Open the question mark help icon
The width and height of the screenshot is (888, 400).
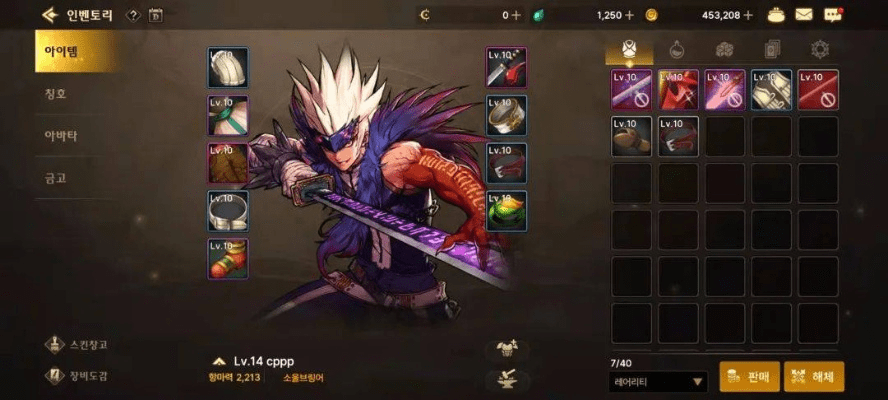[132, 15]
